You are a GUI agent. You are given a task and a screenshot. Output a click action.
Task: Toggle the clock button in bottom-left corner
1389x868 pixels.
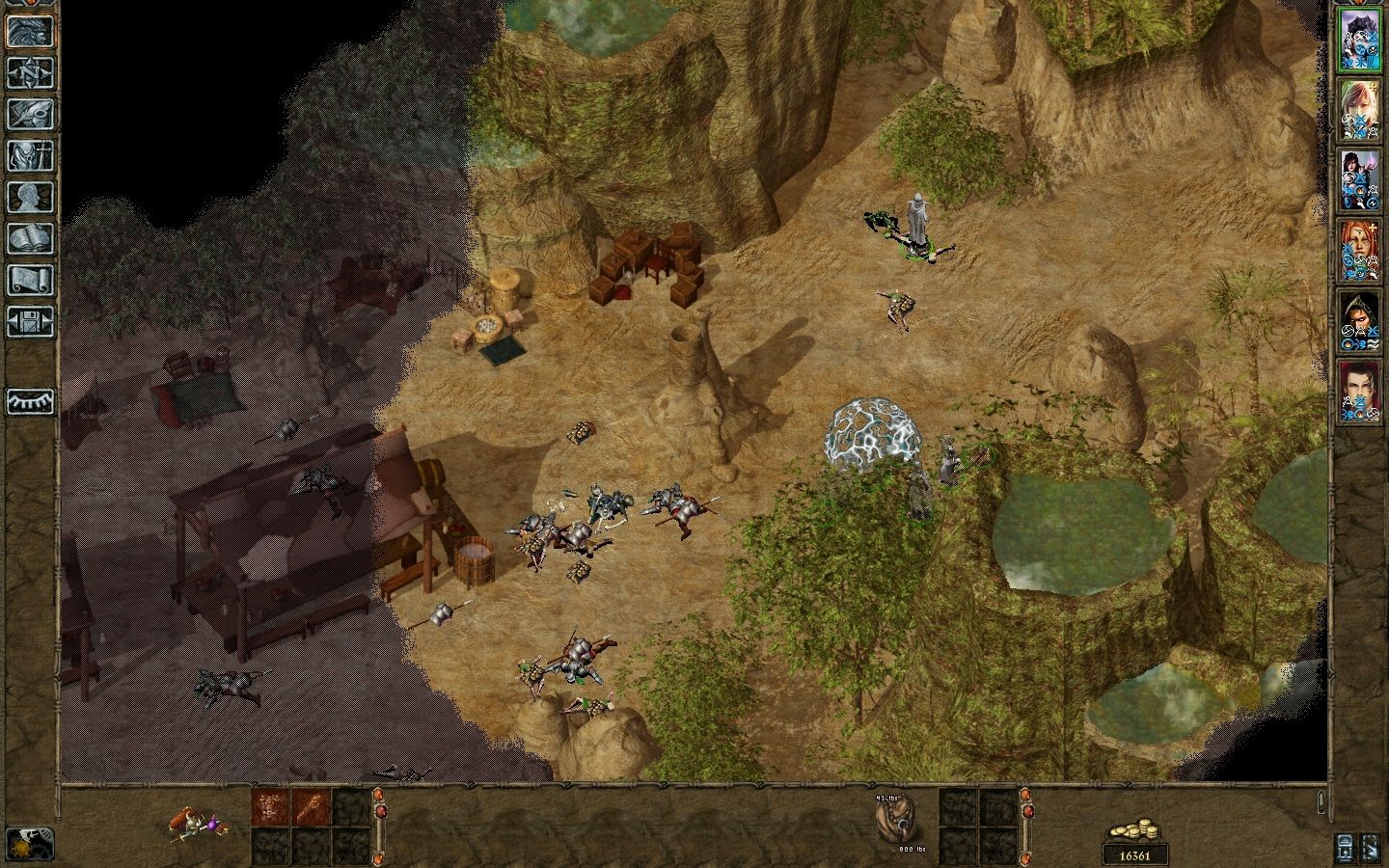click(x=30, y=842)
